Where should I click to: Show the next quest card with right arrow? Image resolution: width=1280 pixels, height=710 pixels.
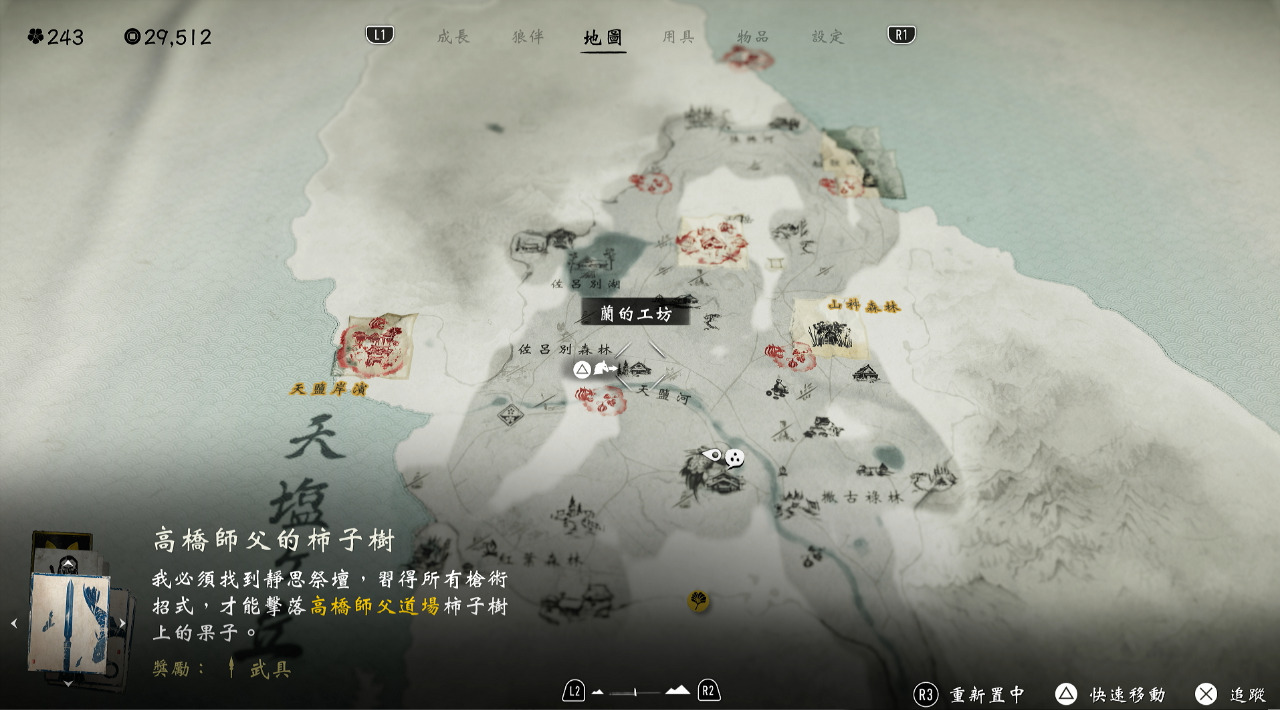point(123,623)
